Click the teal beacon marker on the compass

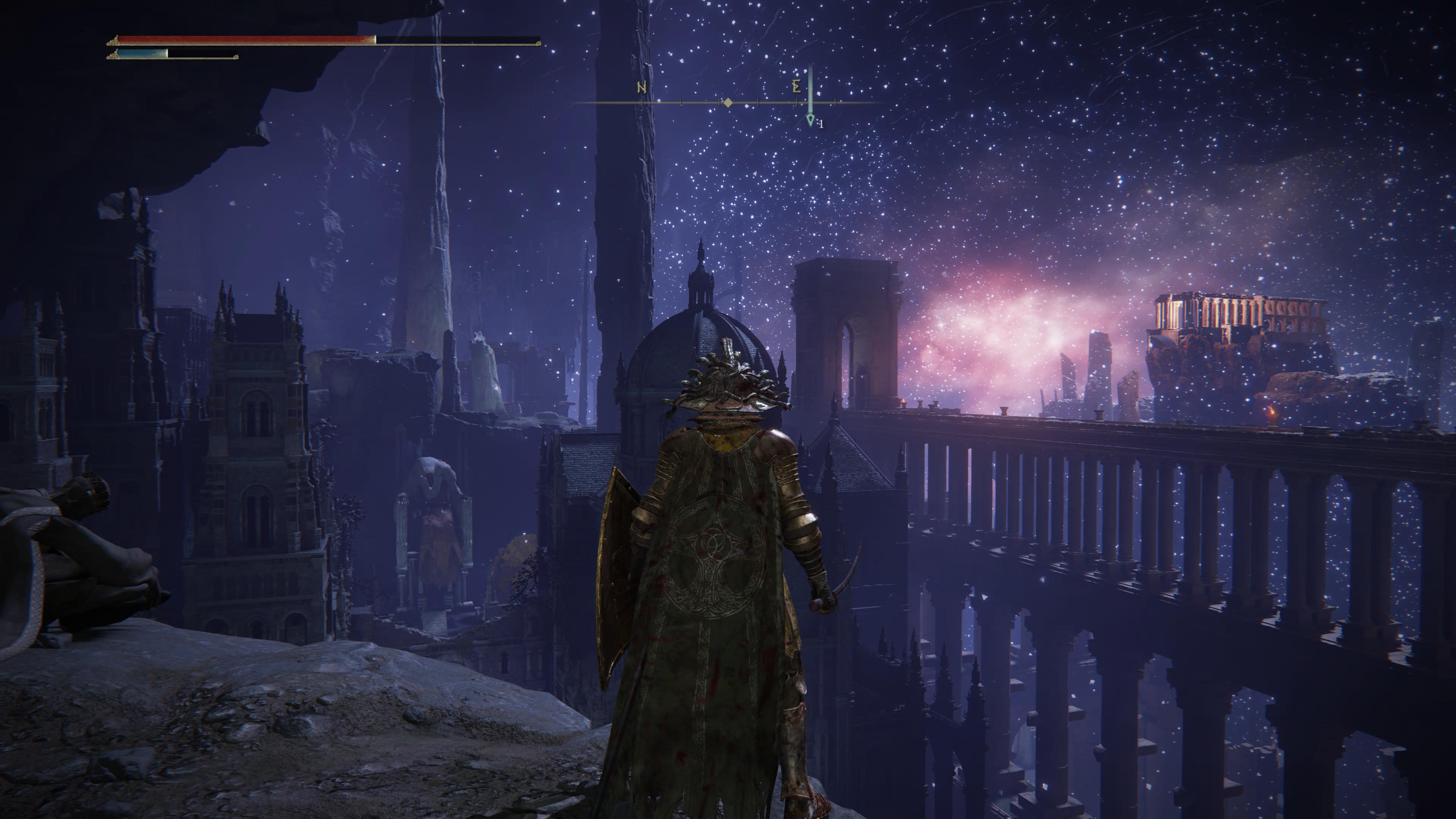click(x=810, y=120)
